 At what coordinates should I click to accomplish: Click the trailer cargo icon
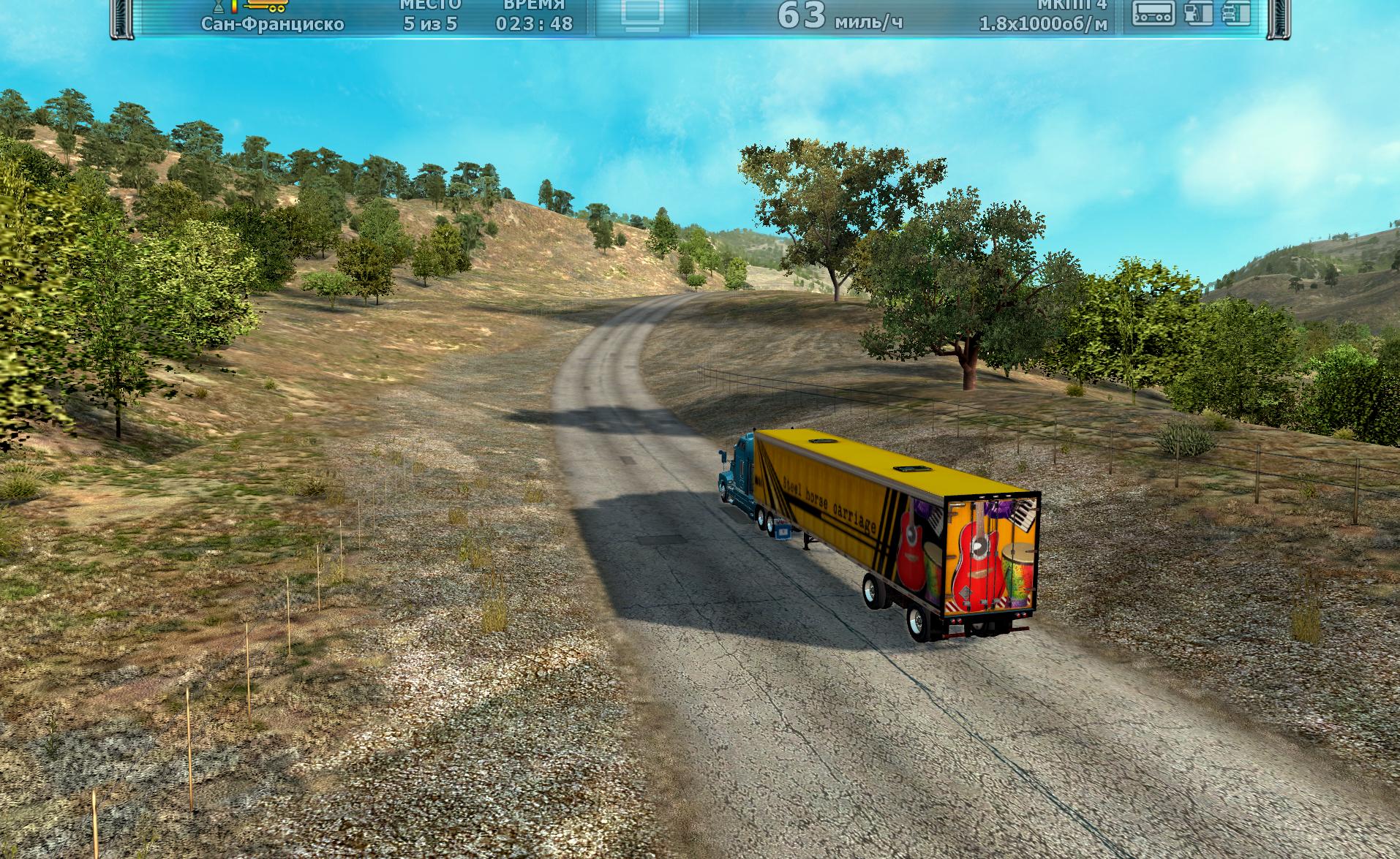[x=1154, y=13]
